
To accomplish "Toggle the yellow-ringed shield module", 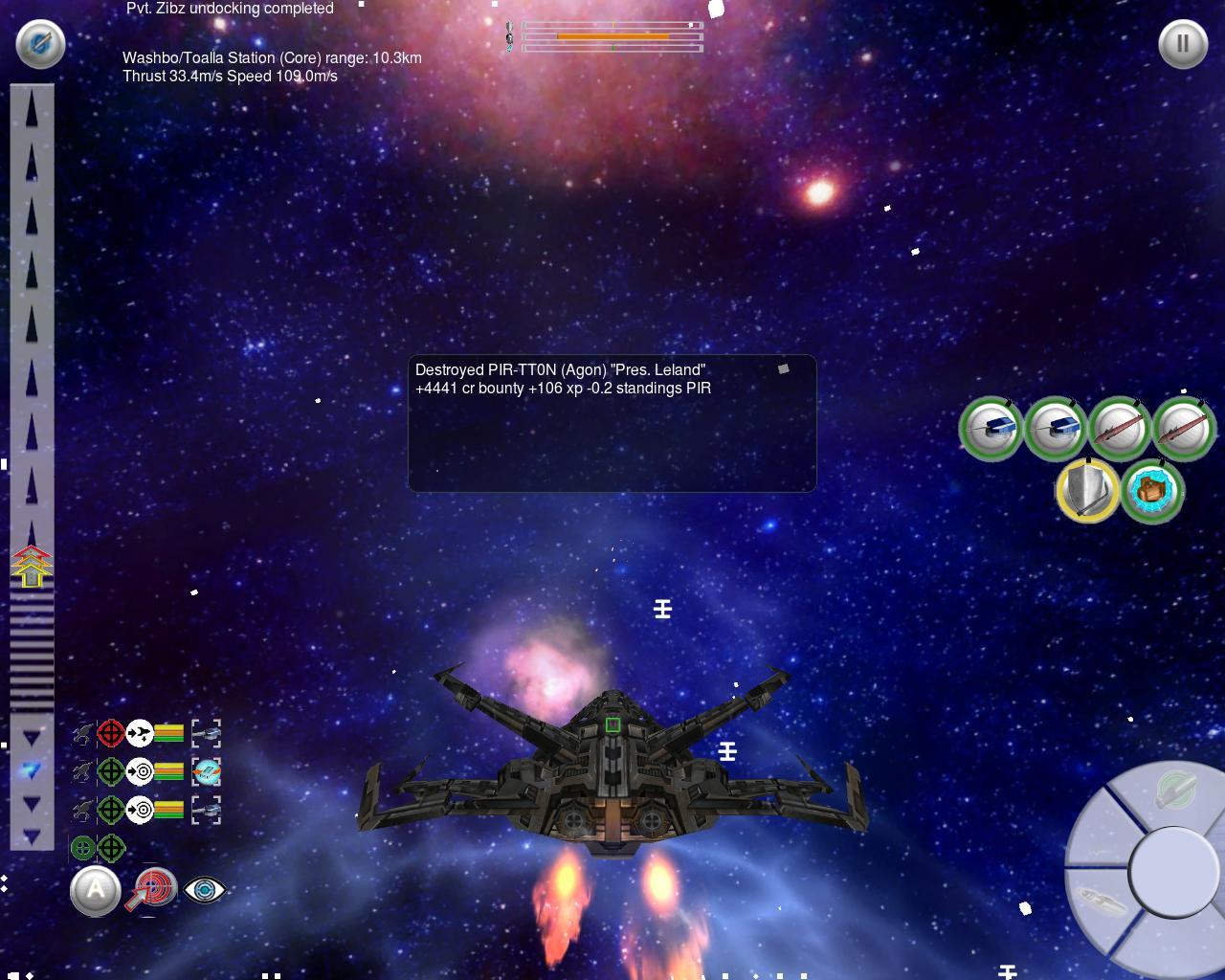I will [x=1088, y=490].
